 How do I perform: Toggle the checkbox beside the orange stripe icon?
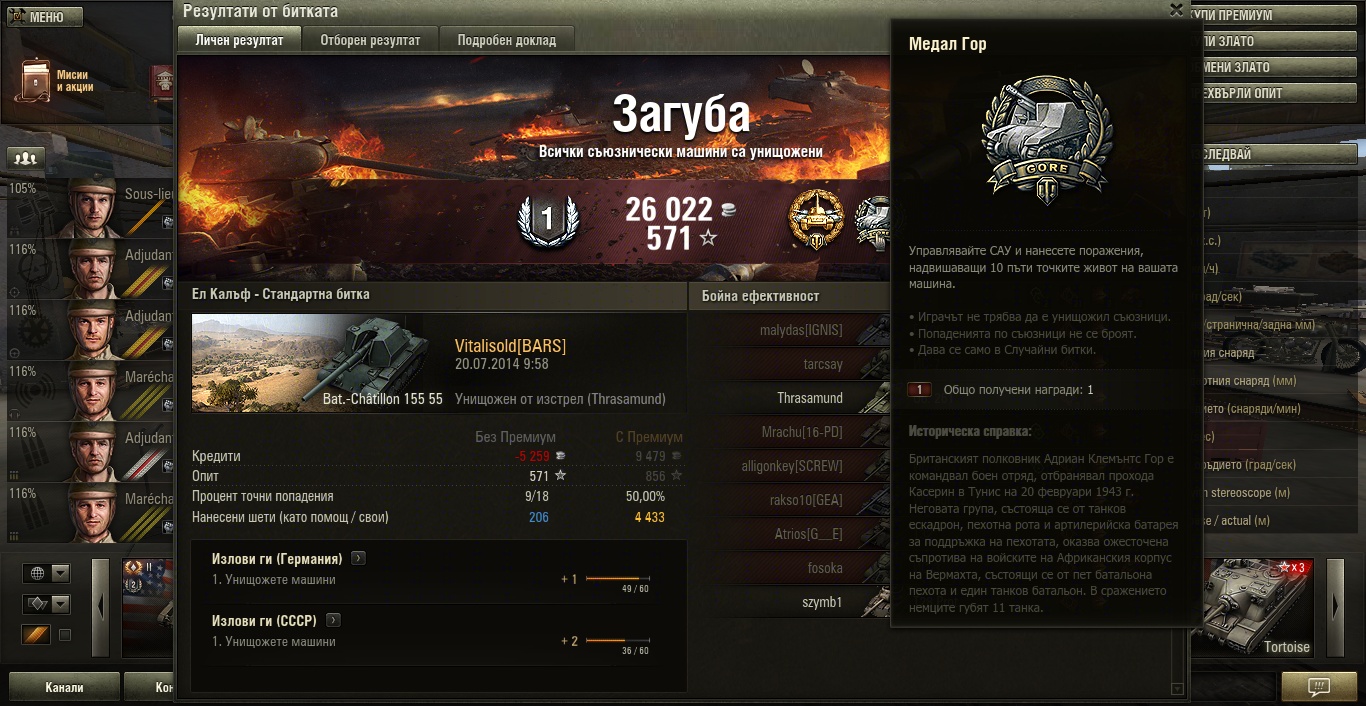pos(65,635)
